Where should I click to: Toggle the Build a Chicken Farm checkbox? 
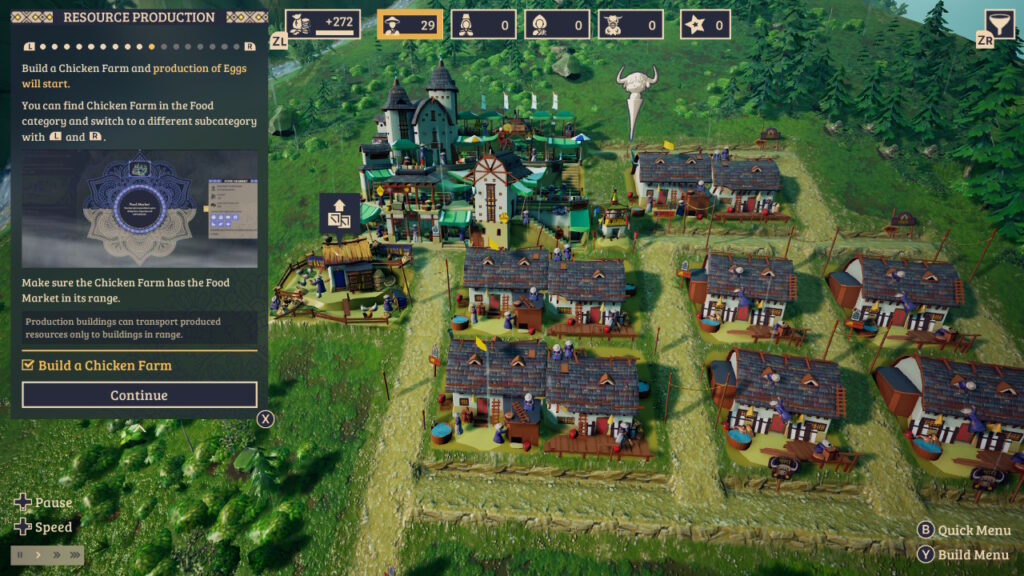[28, 366]
